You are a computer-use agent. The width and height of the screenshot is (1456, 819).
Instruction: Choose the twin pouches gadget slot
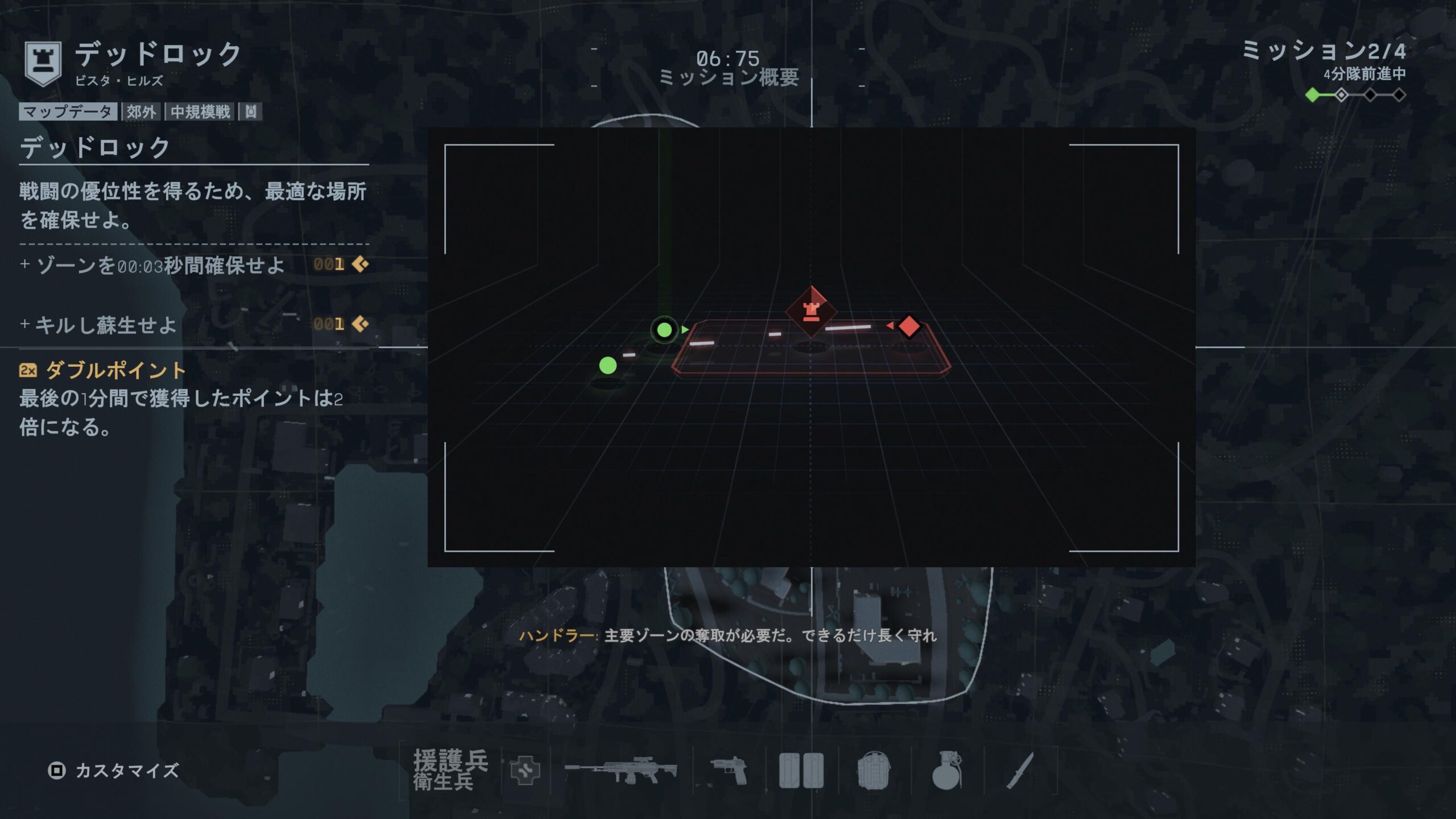(x=801, y=771)
